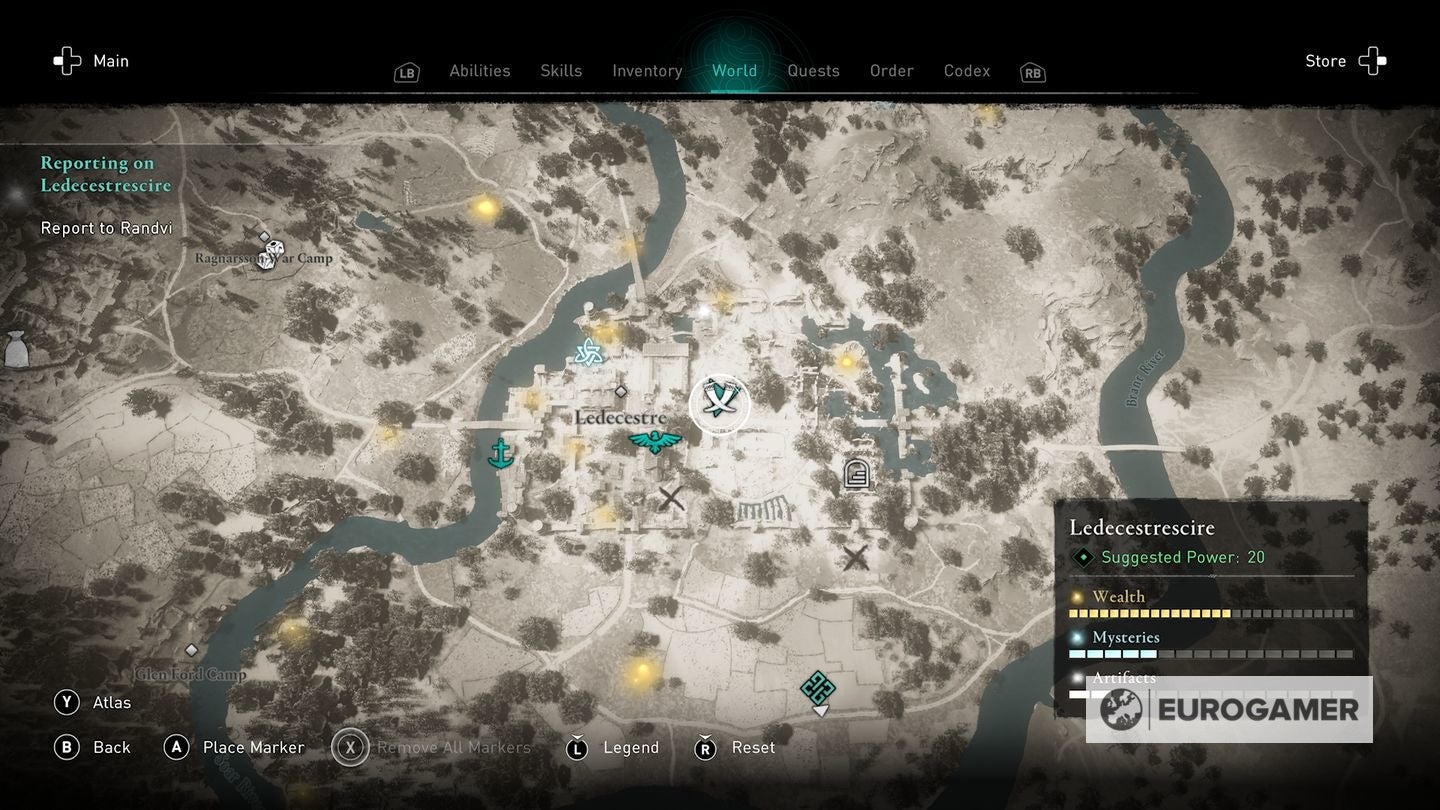Open the map Legend

point(633,747)
